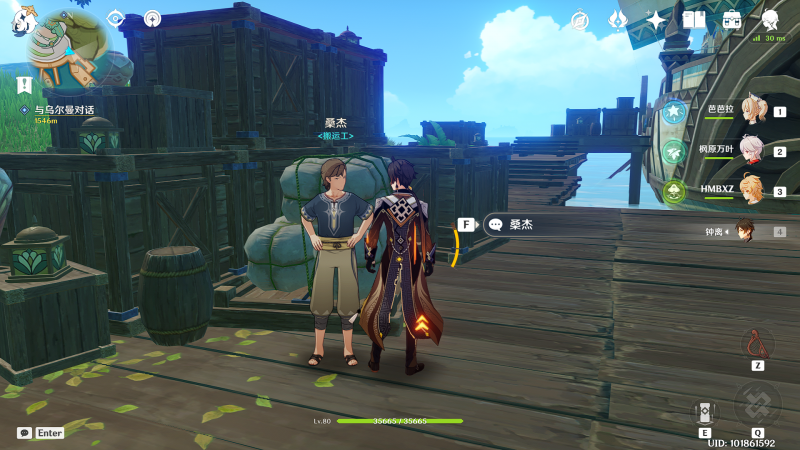Activate the elemental sight eye icon
The image size is (800, 450).
[x=116, y=18]
